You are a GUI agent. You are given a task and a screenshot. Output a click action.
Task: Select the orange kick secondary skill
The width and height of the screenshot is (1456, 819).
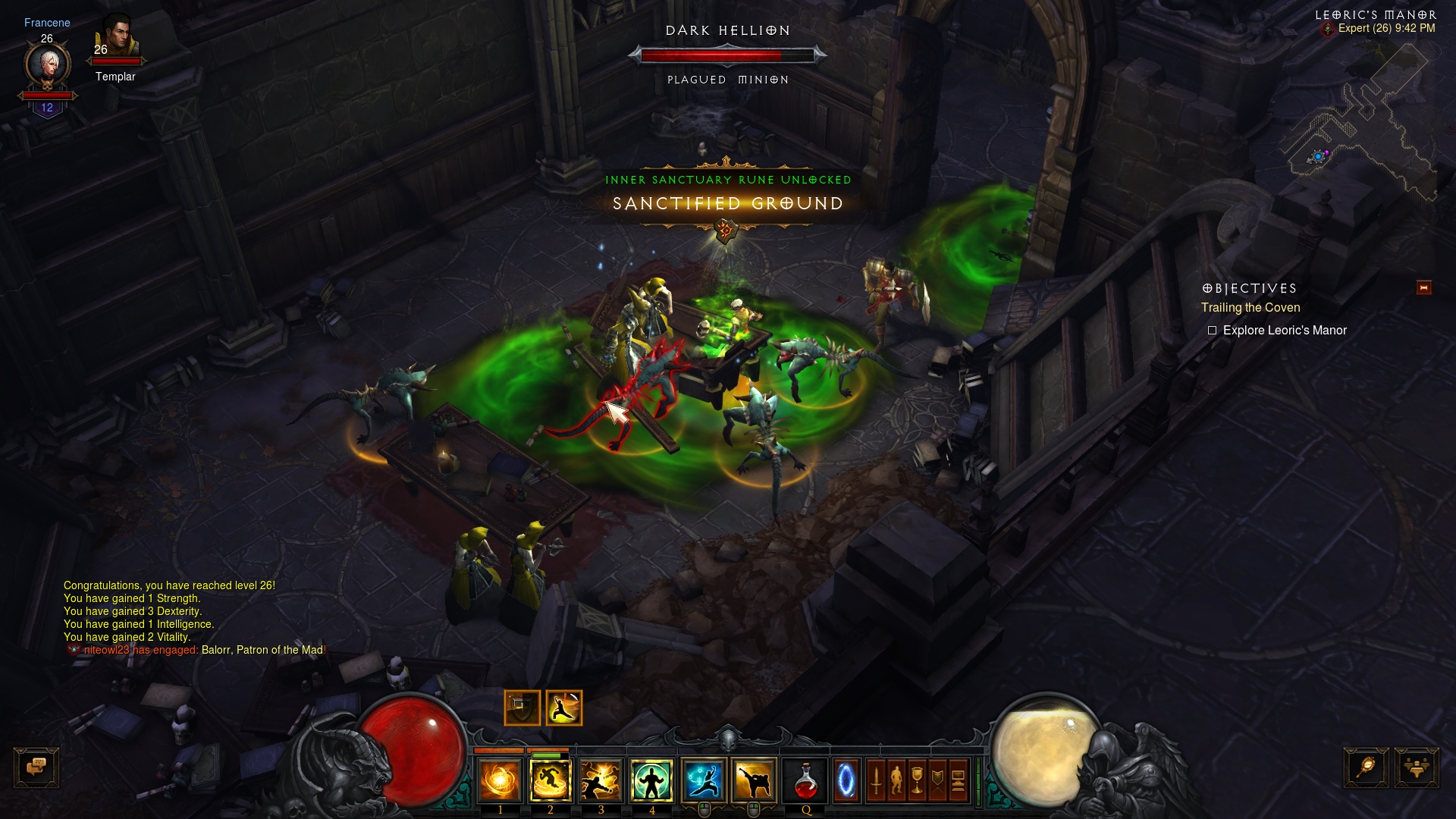754,781
